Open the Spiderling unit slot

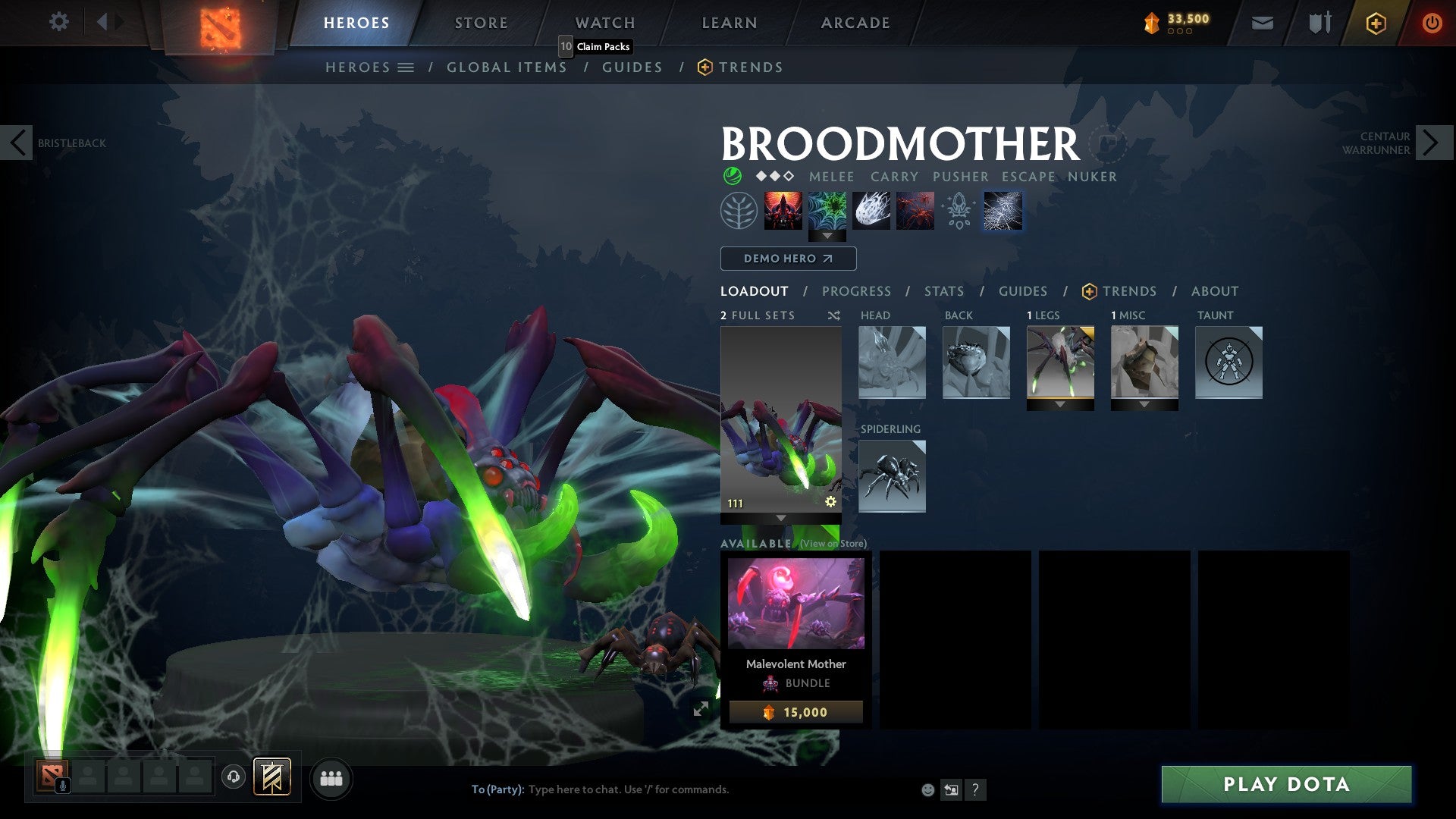[x=892, y=475]
